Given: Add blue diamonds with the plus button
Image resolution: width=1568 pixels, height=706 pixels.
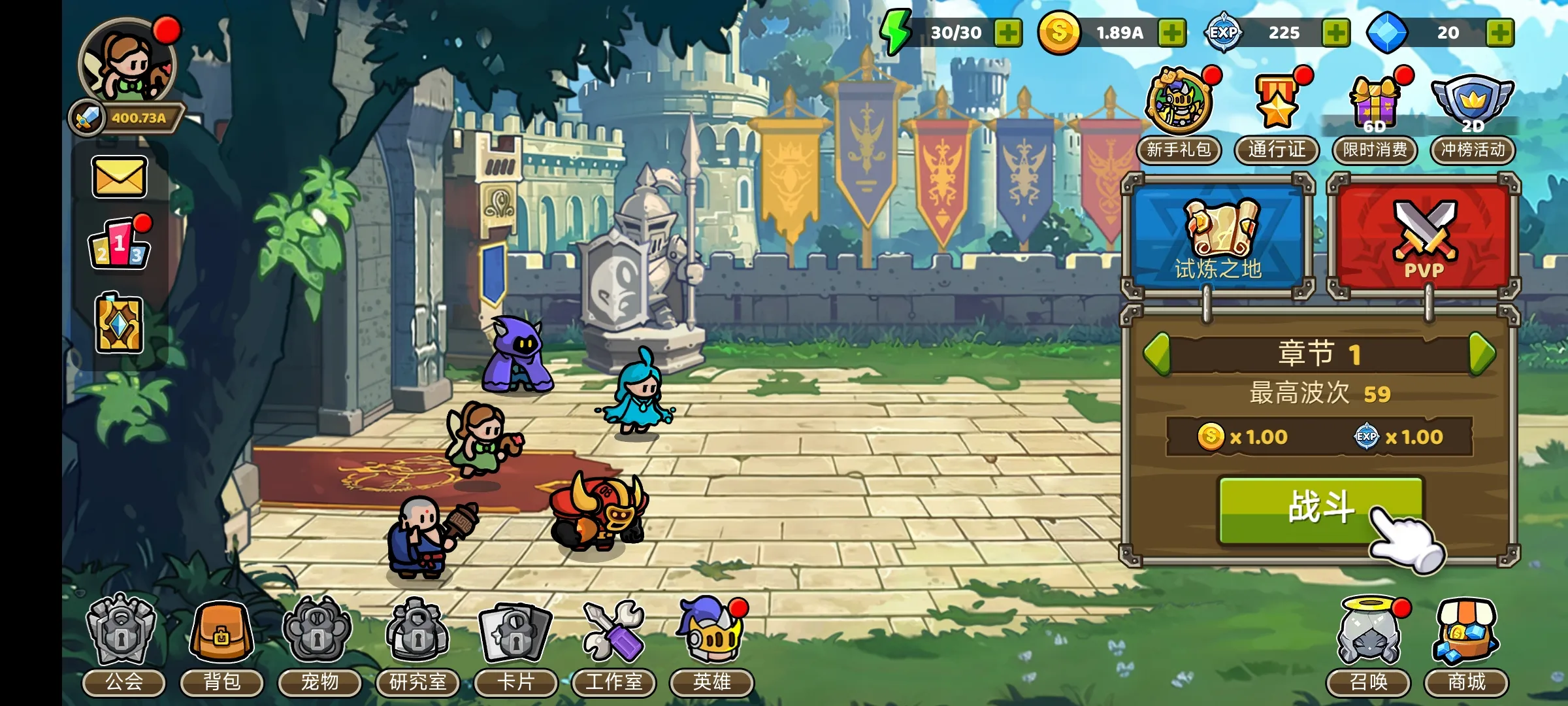Looking at the screenshot, I should click(1499, 33).
